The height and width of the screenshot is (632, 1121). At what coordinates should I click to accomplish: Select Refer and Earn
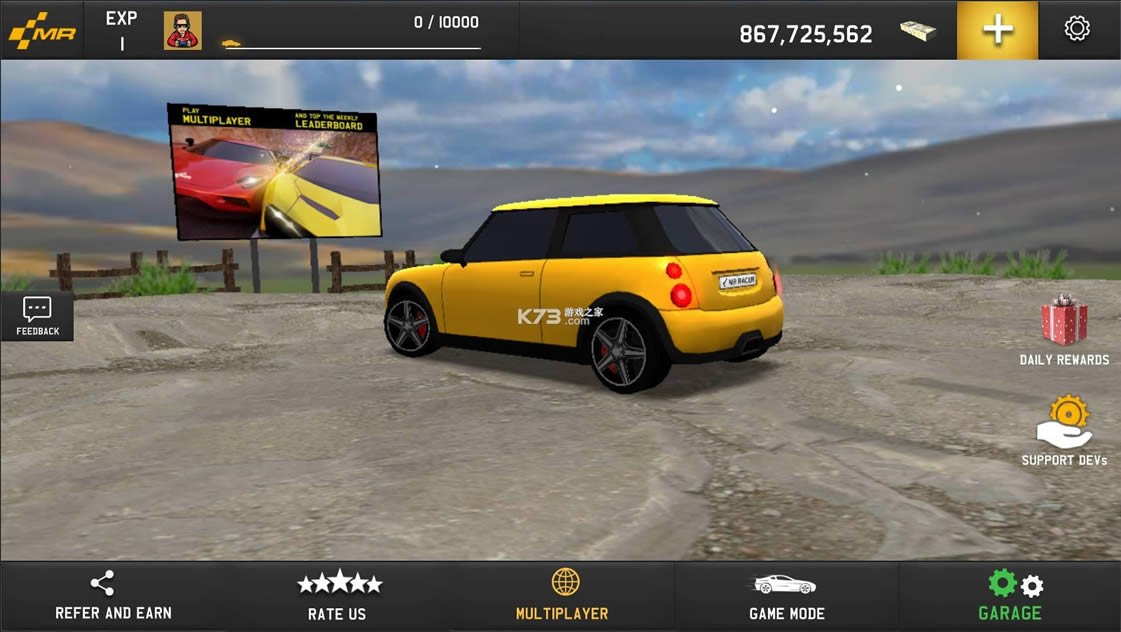click(x=112, y=595)
